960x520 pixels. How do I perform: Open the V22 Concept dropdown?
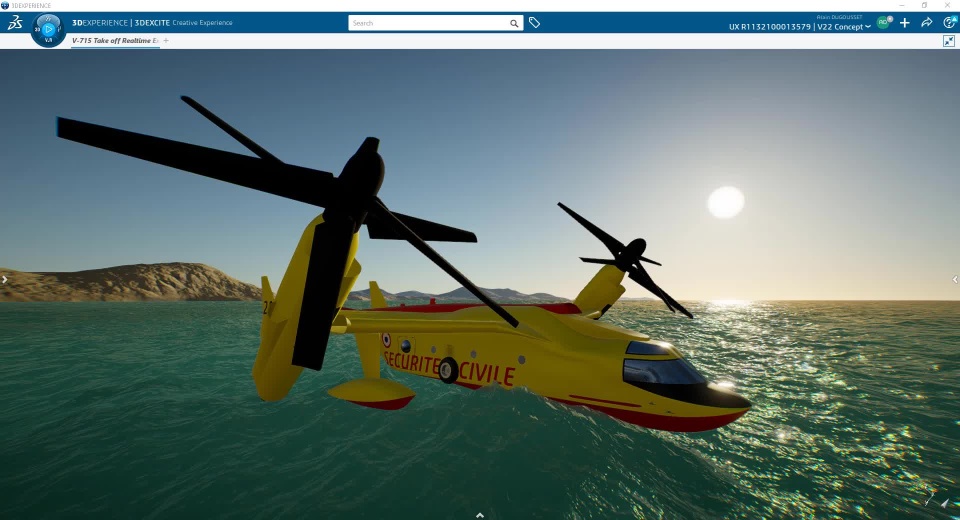843,27
